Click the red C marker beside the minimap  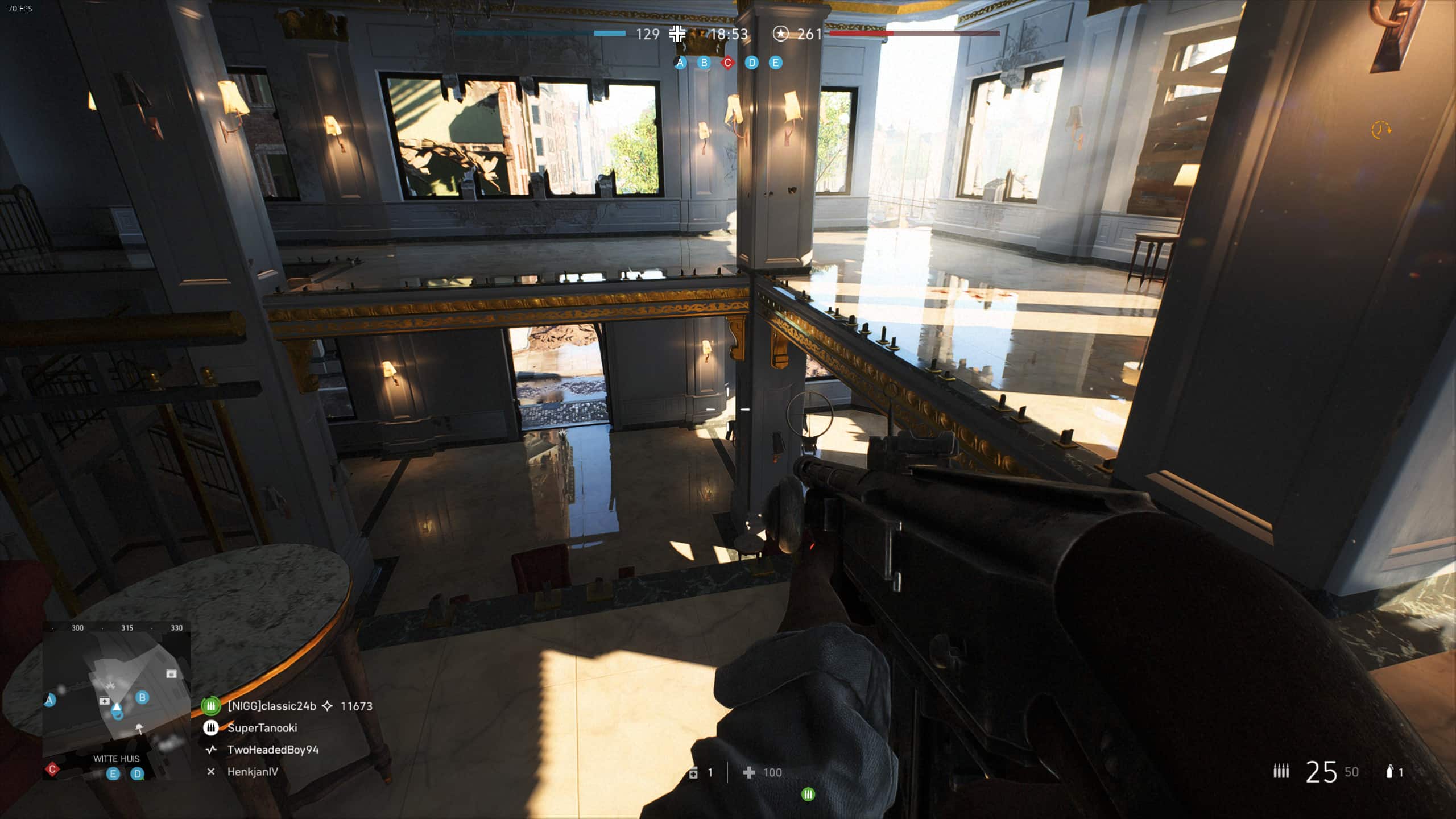click(x=52, y=770)
